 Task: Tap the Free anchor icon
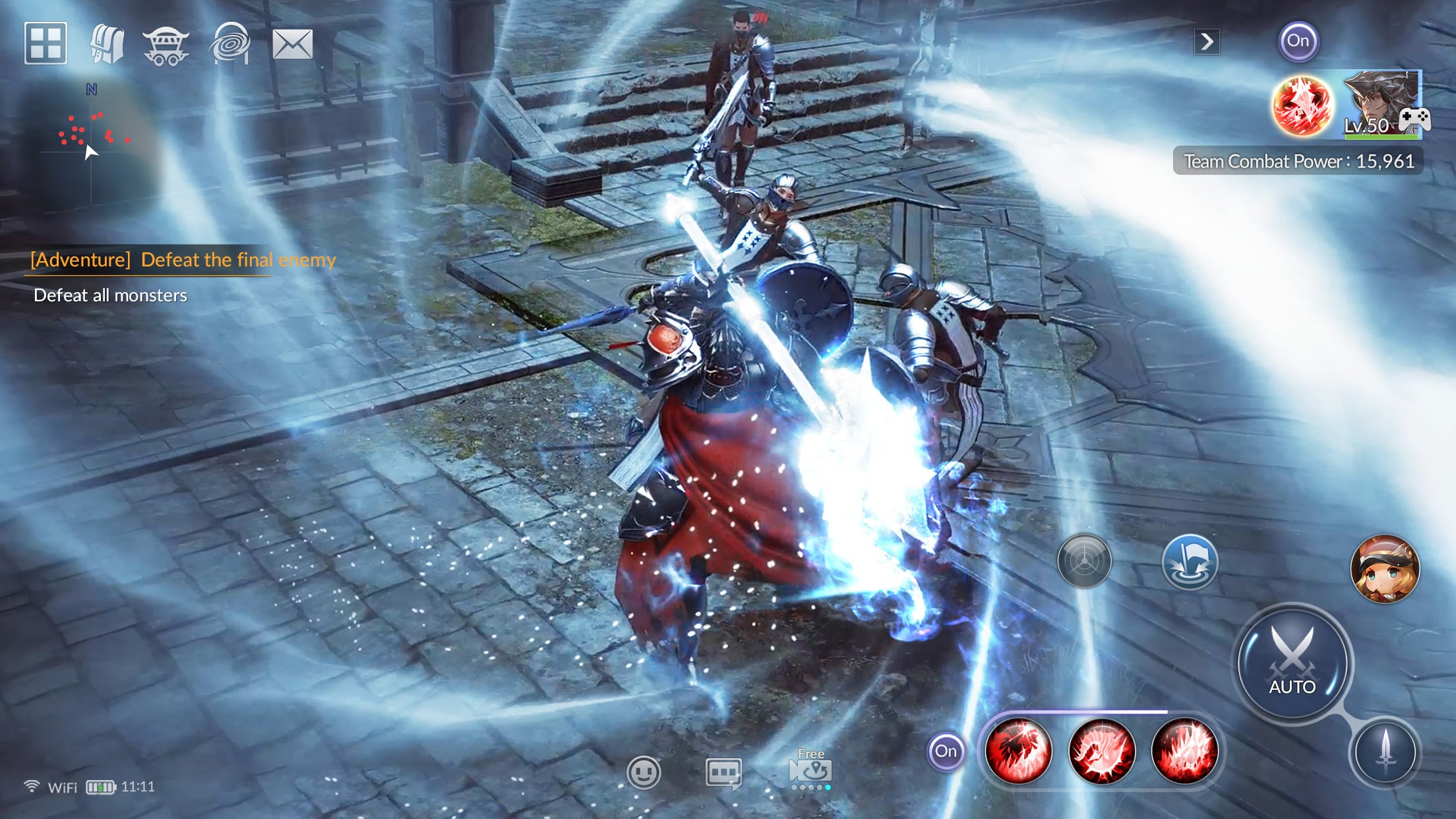810,770
